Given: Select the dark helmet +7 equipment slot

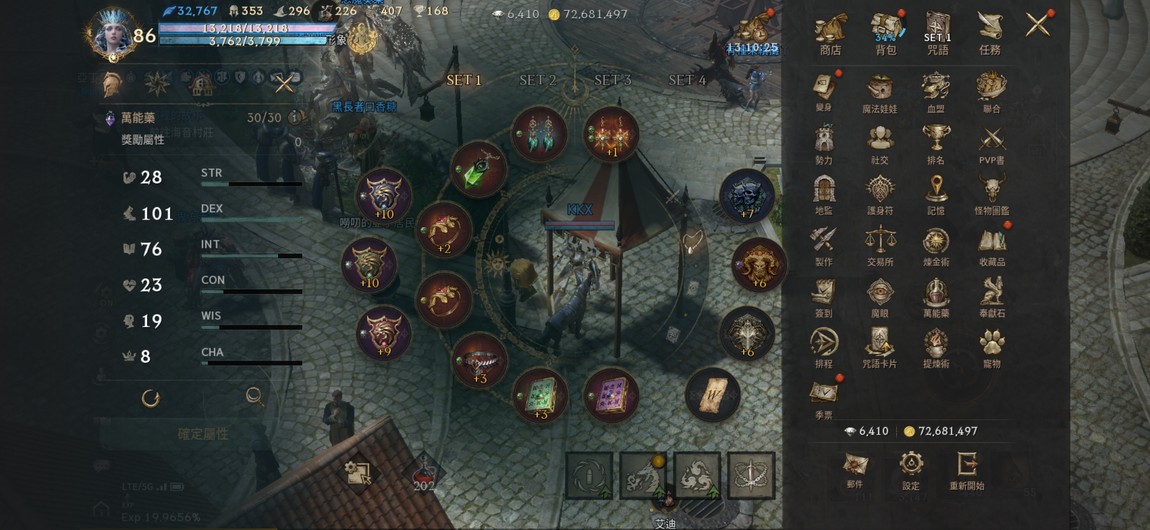Looking at the screenshot, I should coord(747,195).
